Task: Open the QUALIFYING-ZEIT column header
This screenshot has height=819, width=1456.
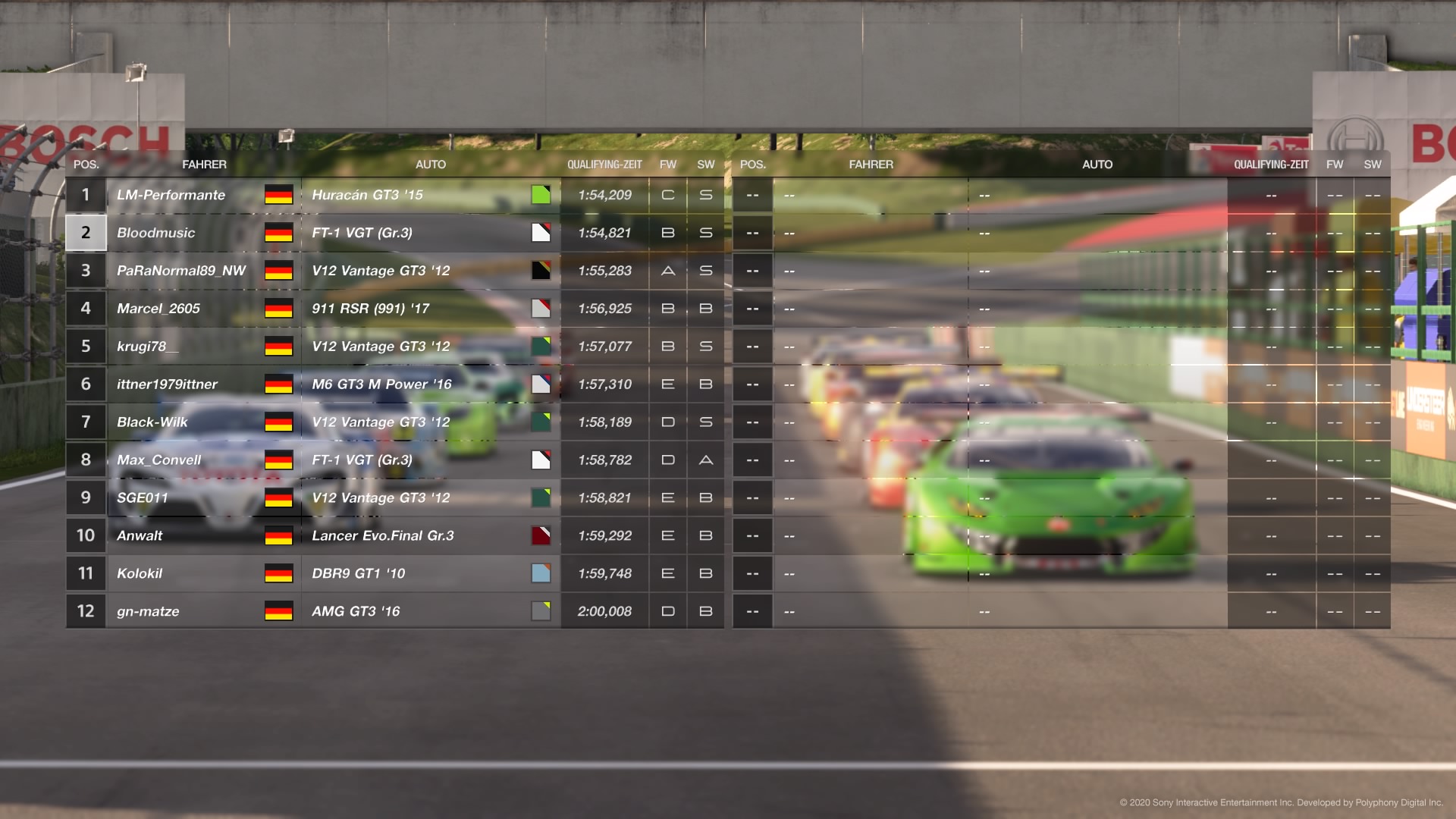Action: (605, 164)
